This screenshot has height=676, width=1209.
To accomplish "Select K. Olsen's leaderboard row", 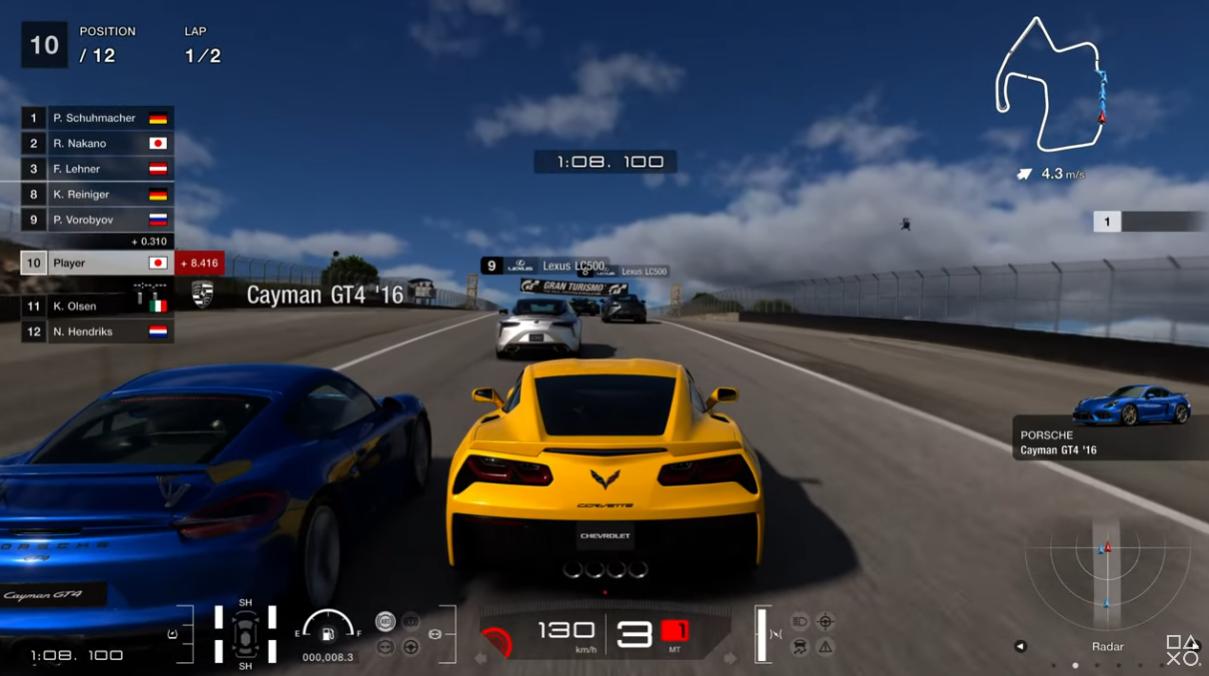I will click(97, 306).
